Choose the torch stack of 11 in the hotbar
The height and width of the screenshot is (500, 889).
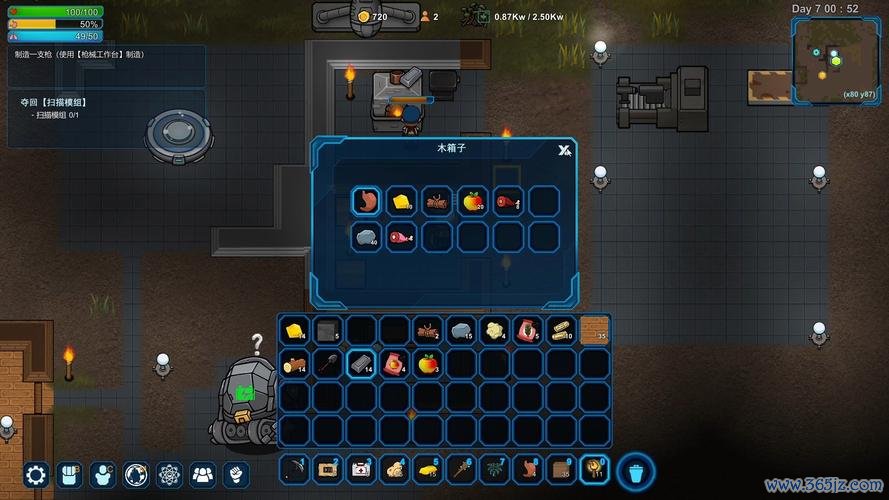595,467
